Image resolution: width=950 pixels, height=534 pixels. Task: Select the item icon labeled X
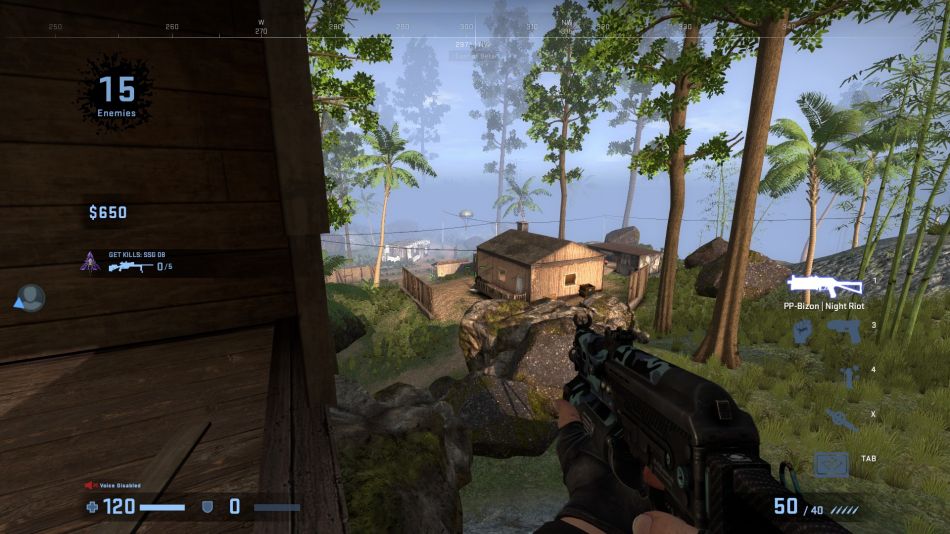841,419
